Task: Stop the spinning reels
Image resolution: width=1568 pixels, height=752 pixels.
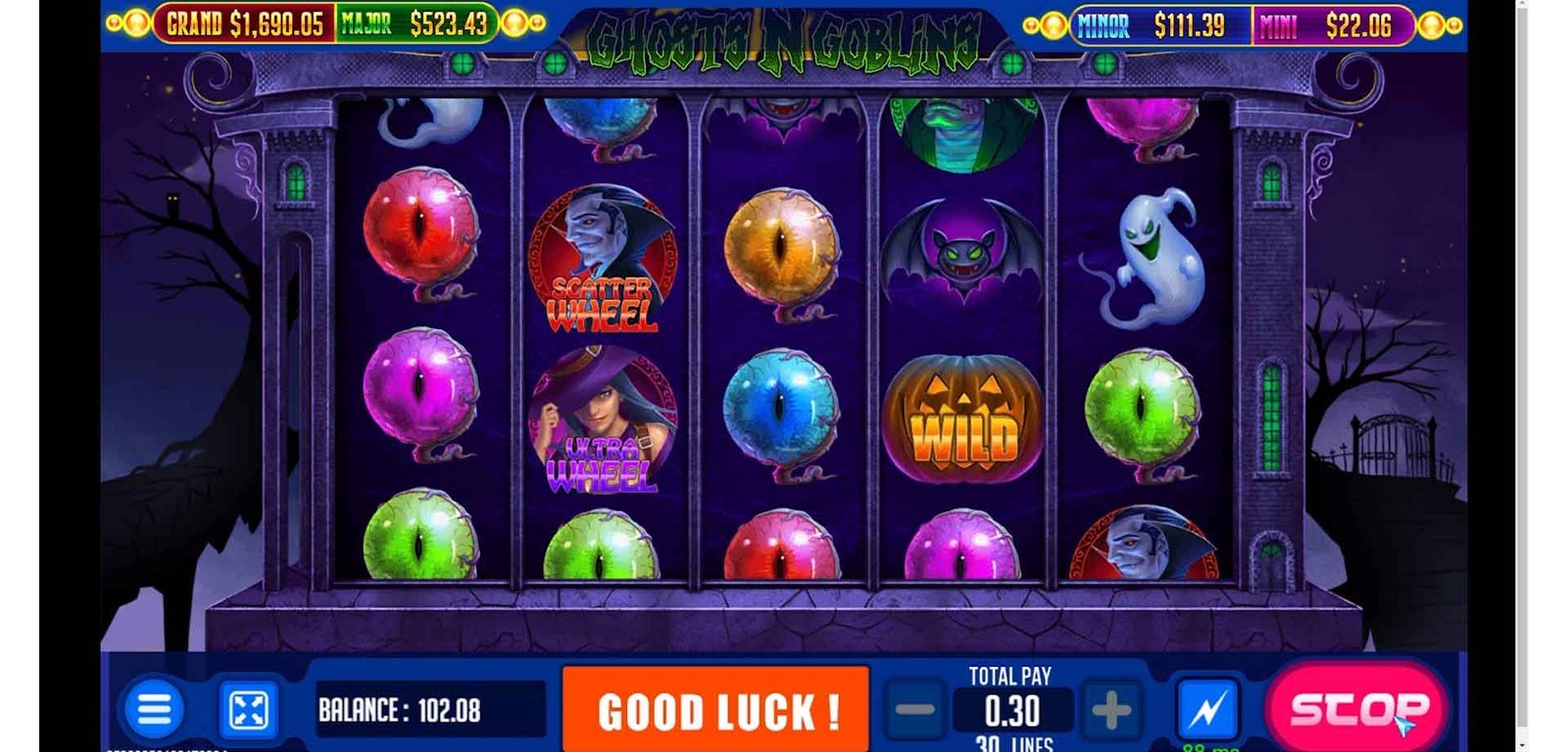Action: click(1357, 708)
